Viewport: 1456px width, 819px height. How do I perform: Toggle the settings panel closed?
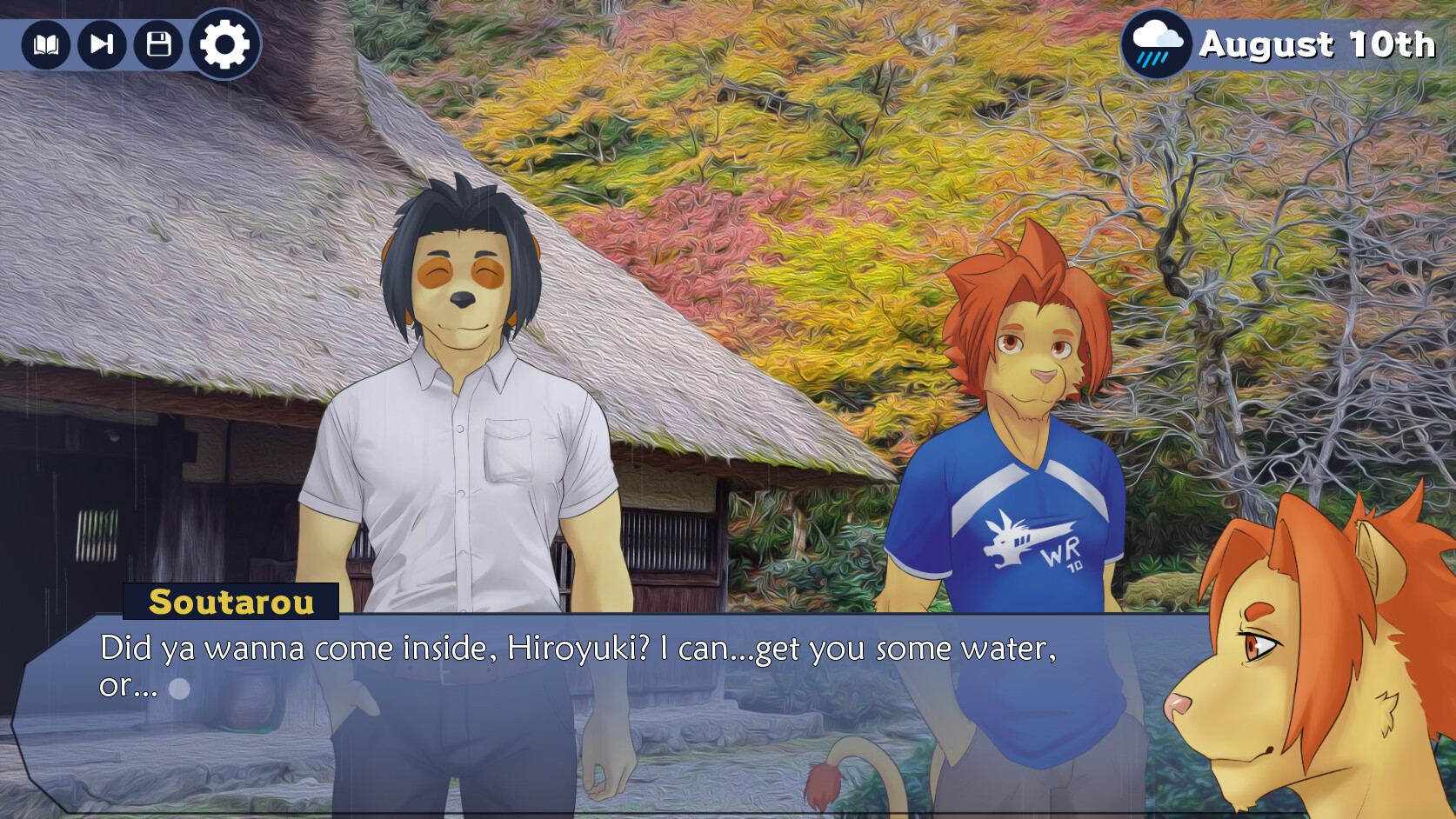pyautogui.click(x=223, y=45)
